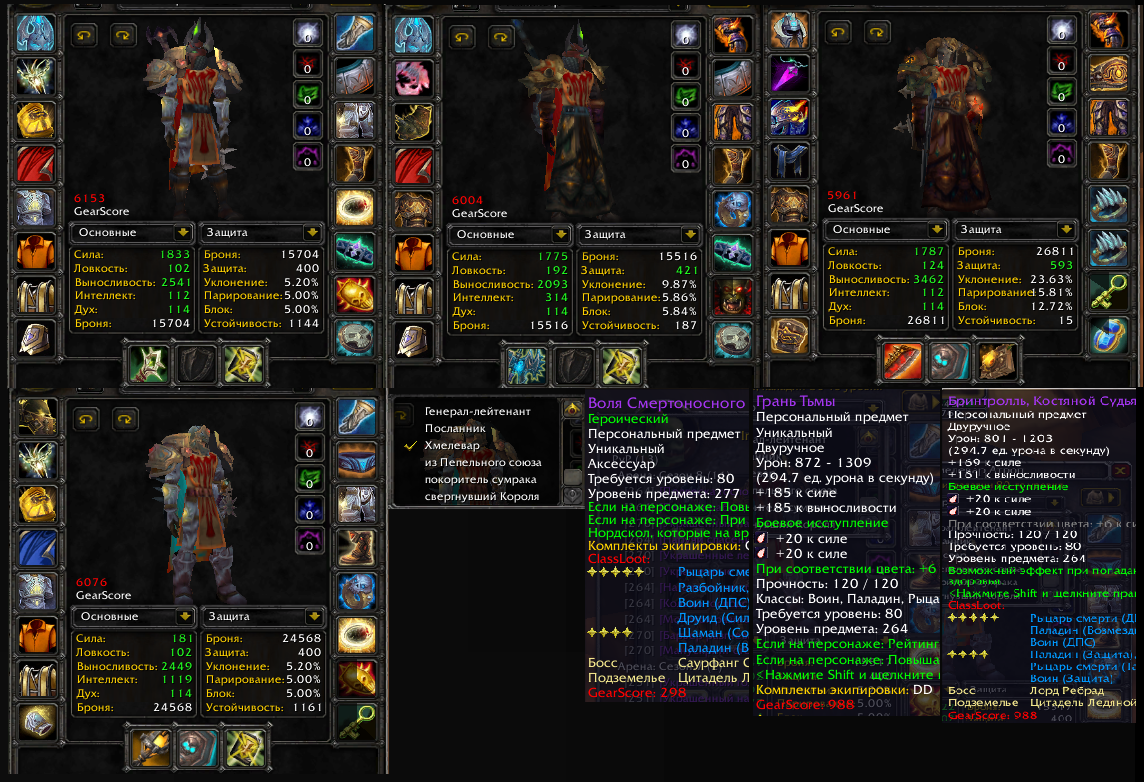Pick the 'из Пепельного союза' title

point(483,462)
